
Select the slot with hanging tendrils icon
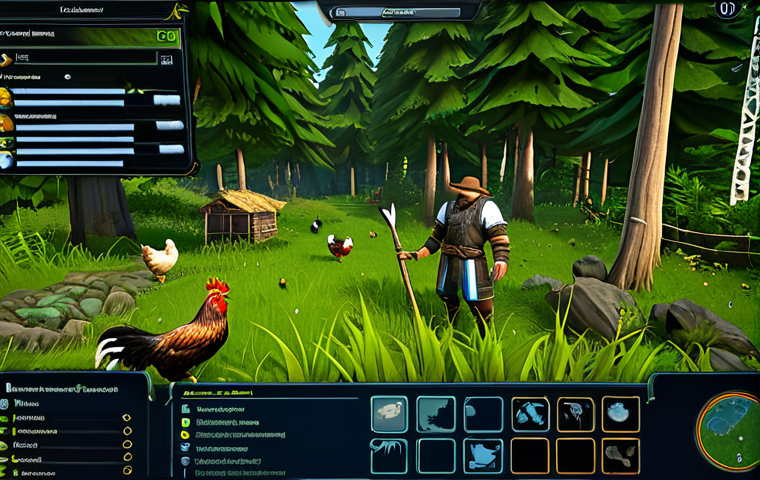tap(389, 455)
